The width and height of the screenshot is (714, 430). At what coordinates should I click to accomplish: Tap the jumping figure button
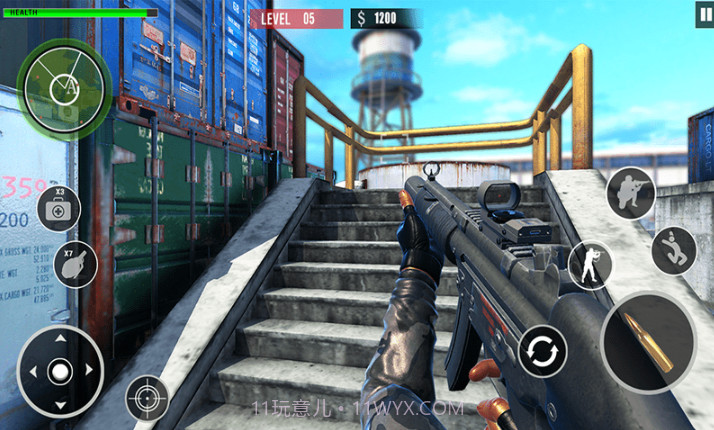click(674, 250)
